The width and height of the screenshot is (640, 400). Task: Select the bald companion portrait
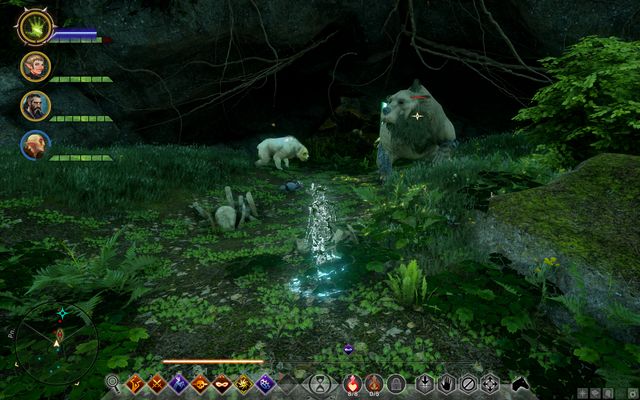[x=34, y=145]
